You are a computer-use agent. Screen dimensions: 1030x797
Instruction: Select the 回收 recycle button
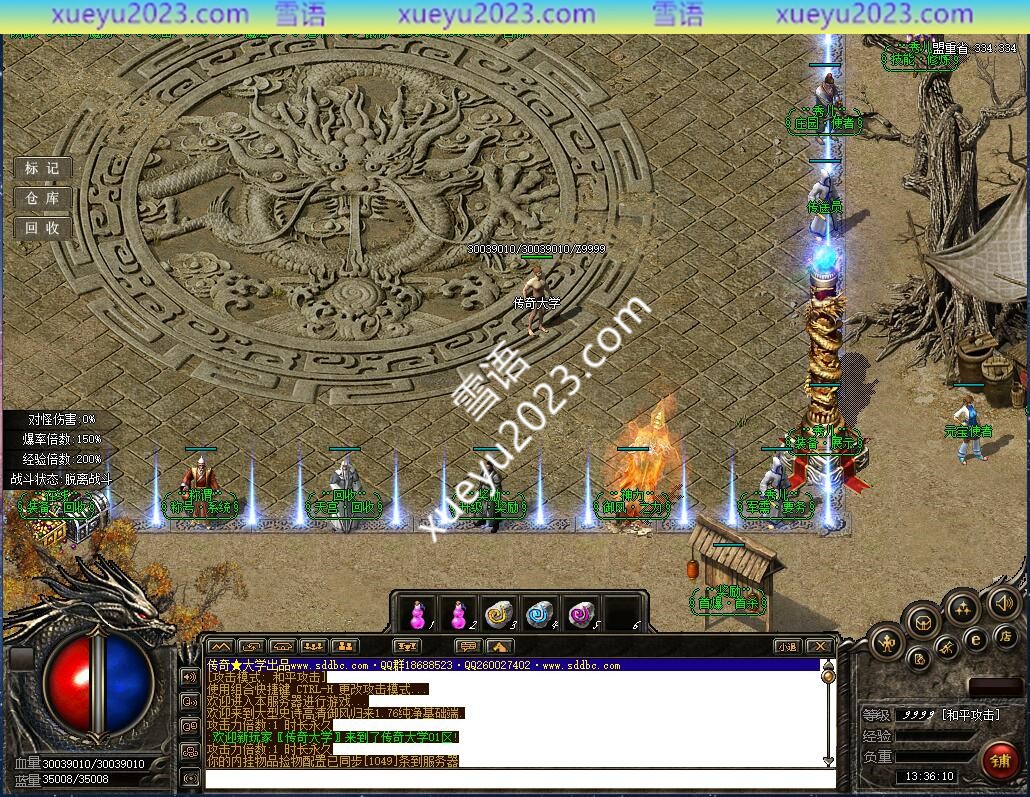pyautogui.click(x=42, y=228)
